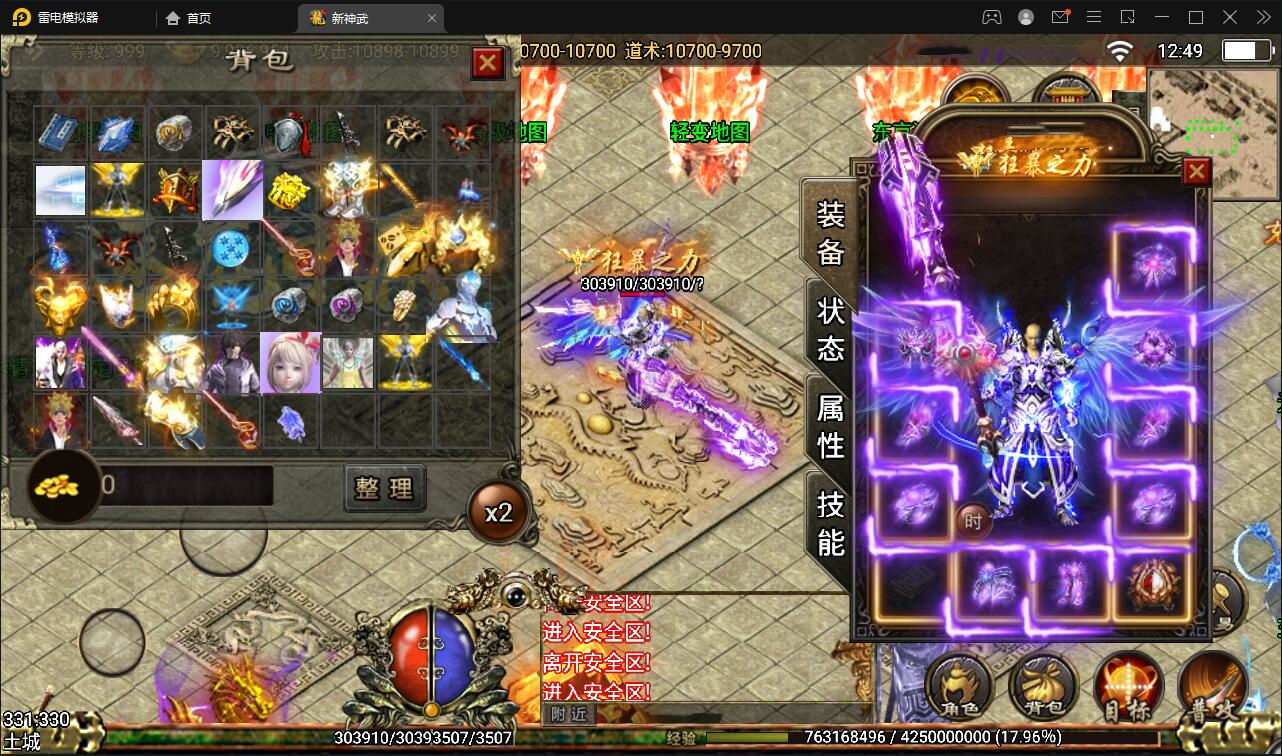Screen dimensions: 1282x756
Task: Expand the hidden toolbar via the >> chevron
Action: coord(1262,17)
